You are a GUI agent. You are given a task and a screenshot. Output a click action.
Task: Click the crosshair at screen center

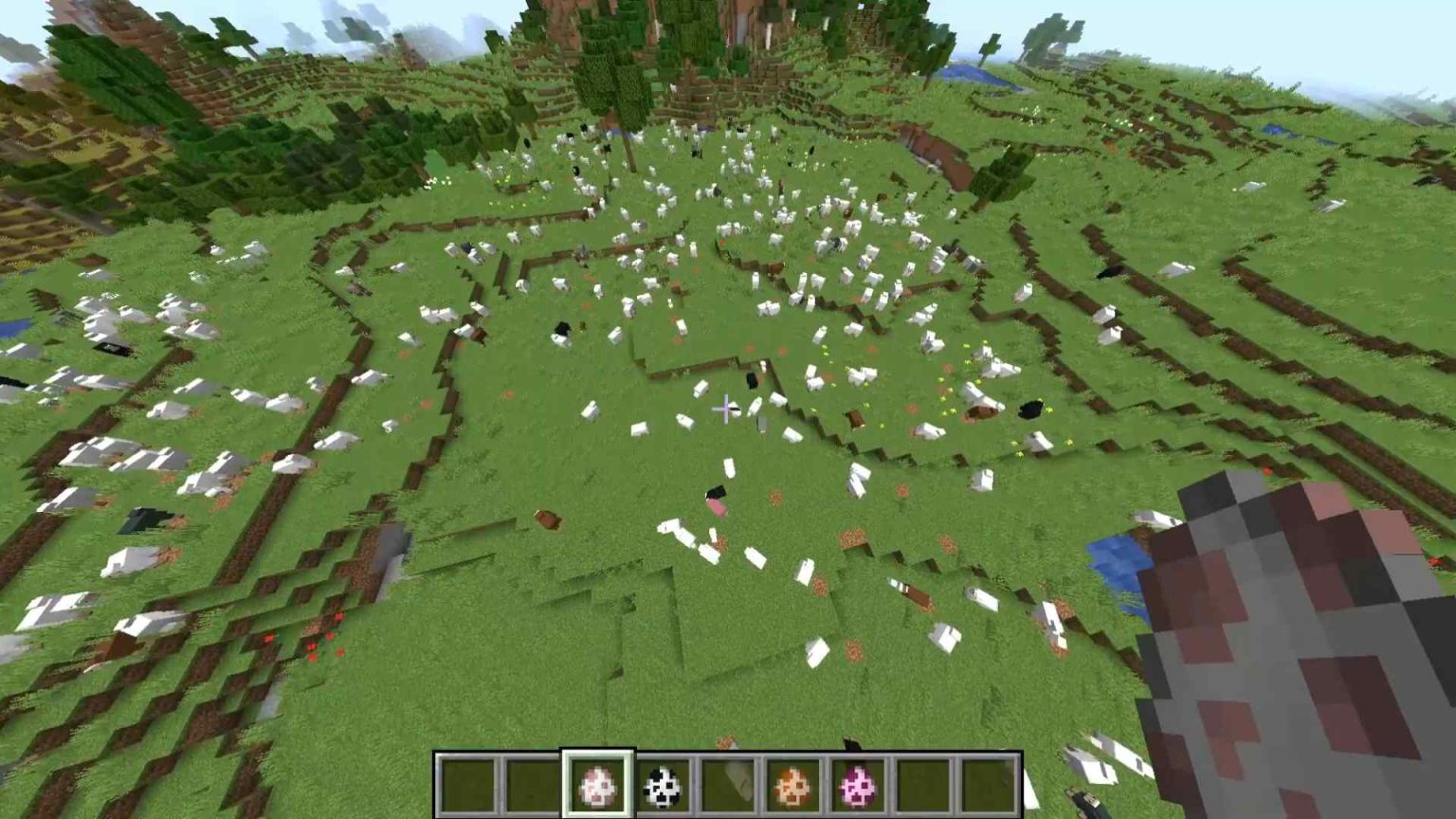tap(726, 408)
